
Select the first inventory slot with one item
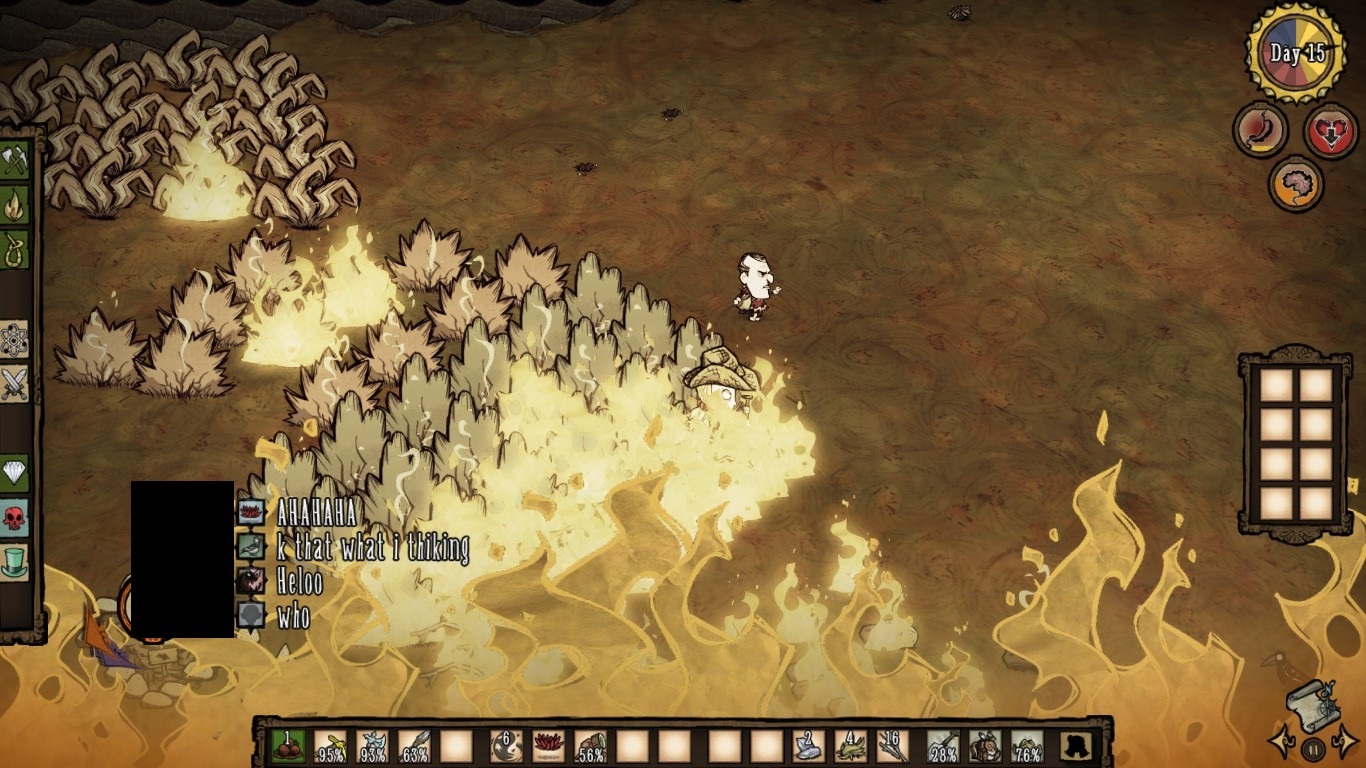[x=288, y=746]
